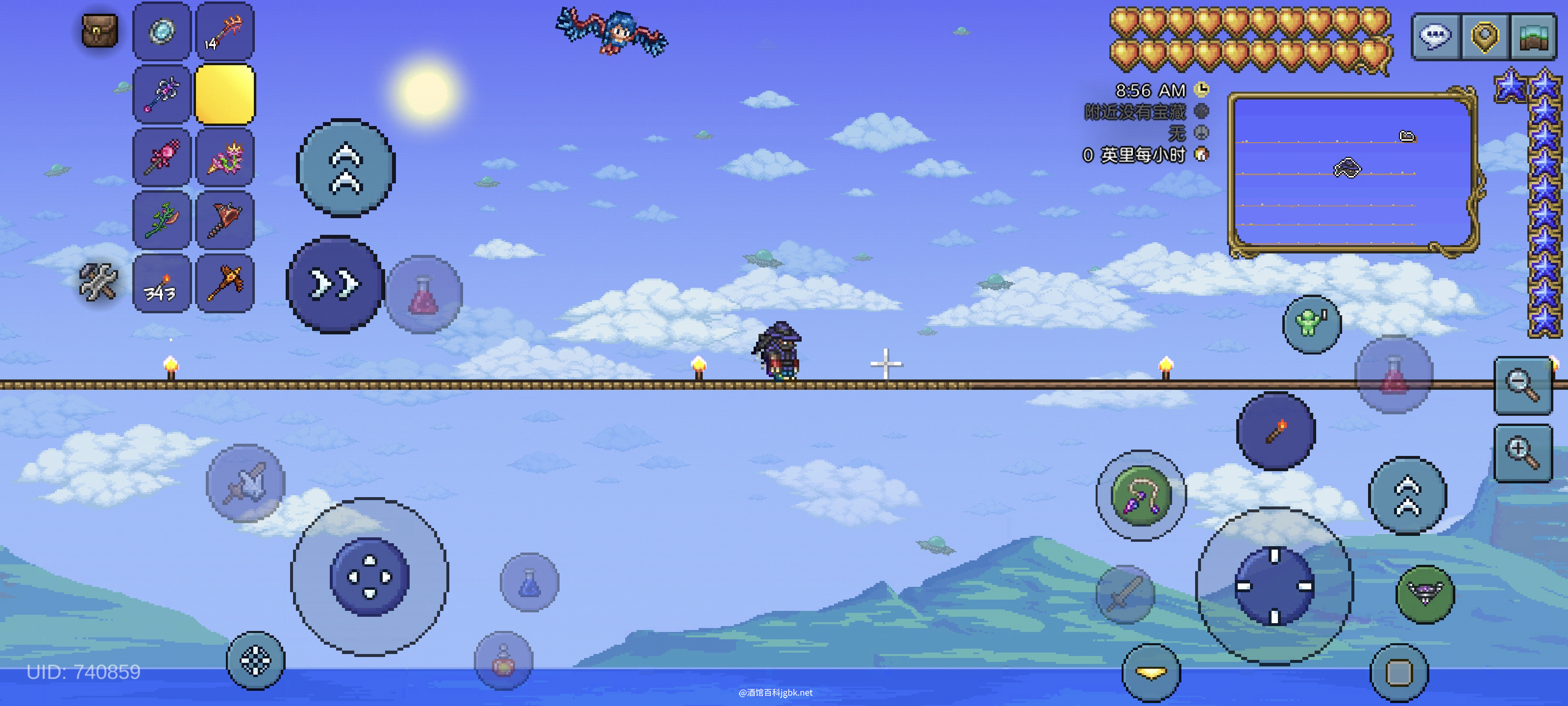Open the chat speech bubble
Image resolution: width=1568 pixels, height=706 pixels.
tap(1436, 36)
